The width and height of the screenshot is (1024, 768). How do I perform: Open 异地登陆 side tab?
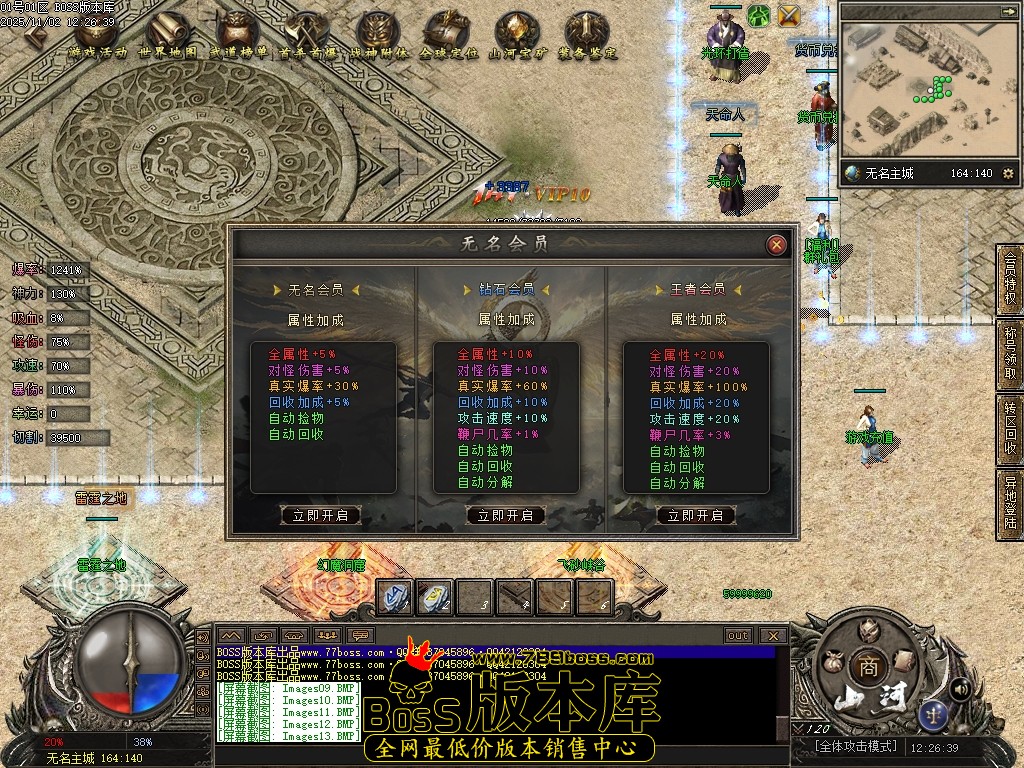point(1010,504)
